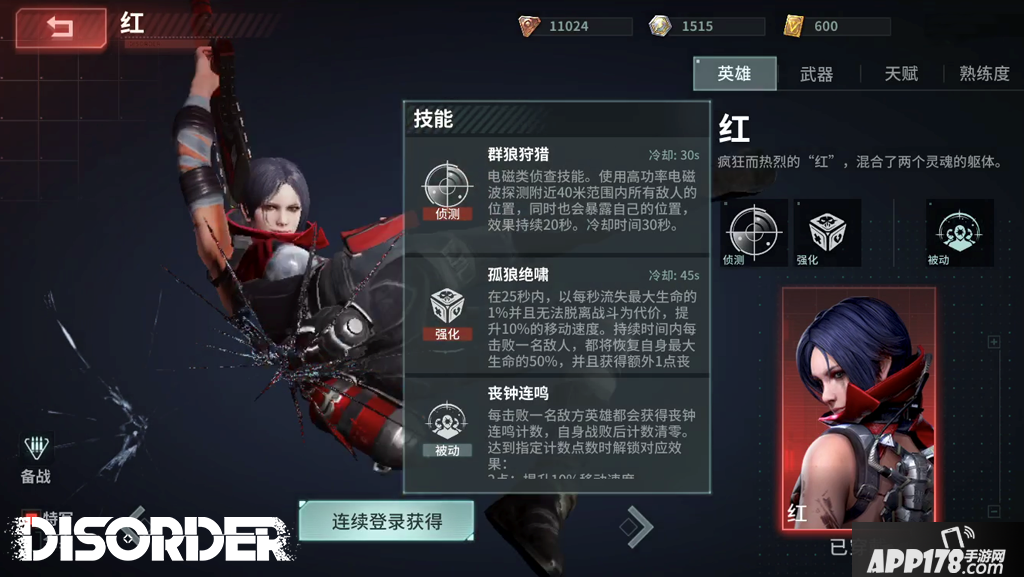Click the 连续登录获得 button

[386, 521]
